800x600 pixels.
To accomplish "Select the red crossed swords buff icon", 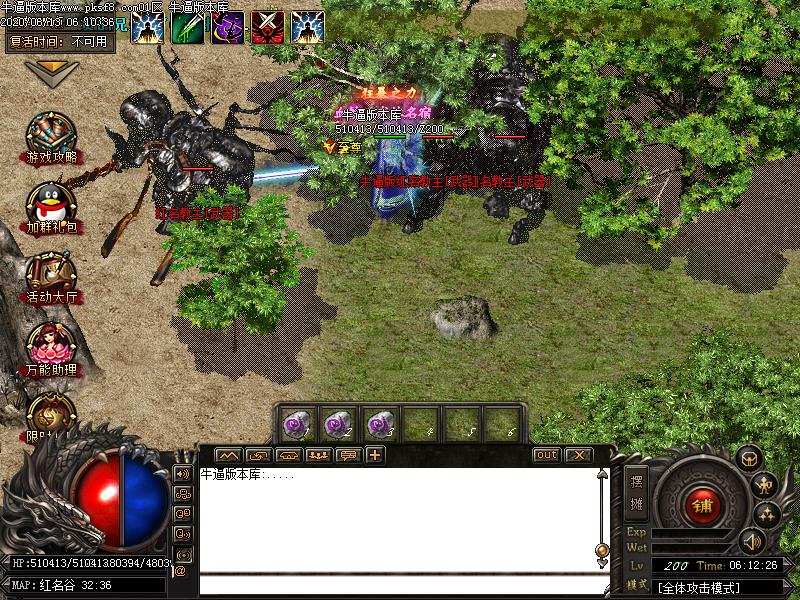I will tap(267, 27).
